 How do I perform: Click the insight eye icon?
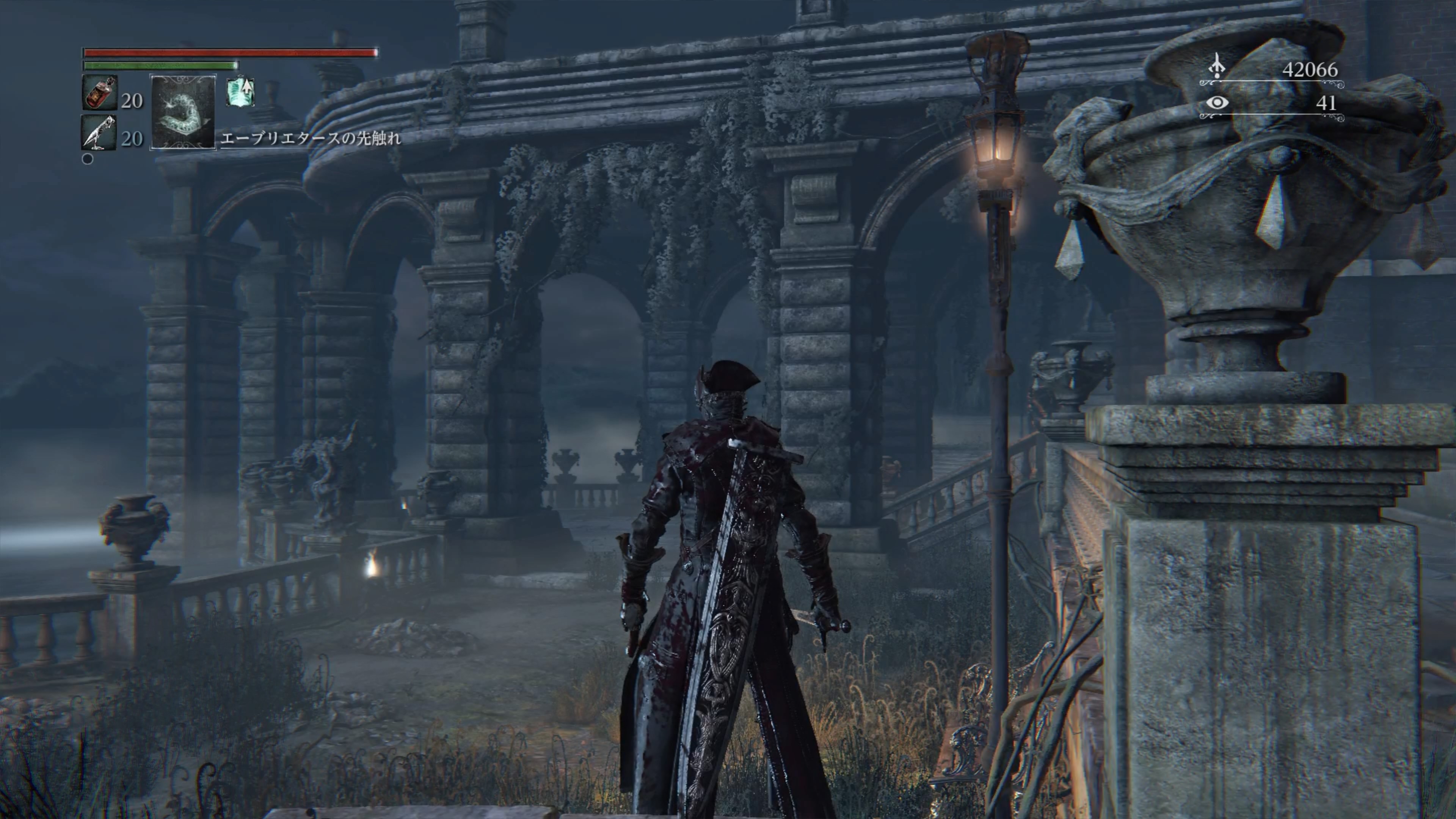click(x=1217, y=103)
